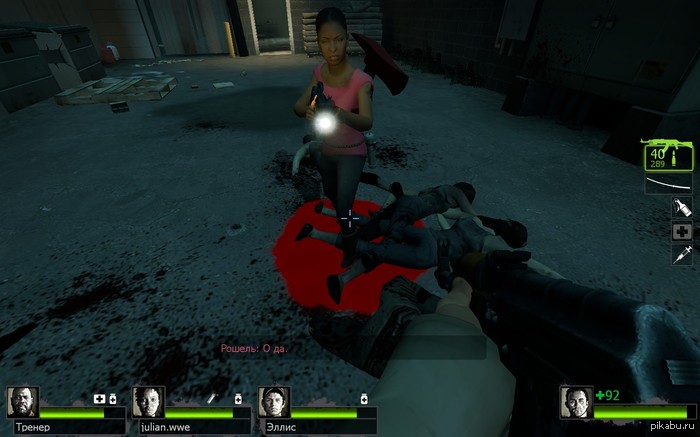Viewport: 700px width, 437px height.
Task: Equip the Molotov cocktail slot
Action: [682, 208]
